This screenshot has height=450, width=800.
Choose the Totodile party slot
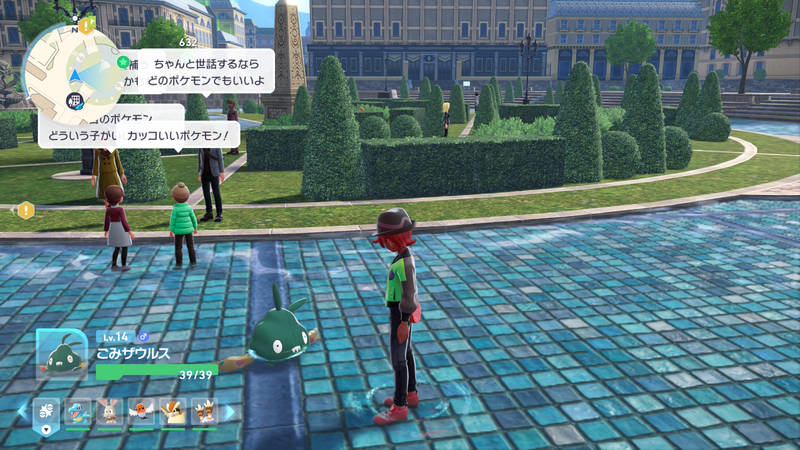[x=79, y=411]
